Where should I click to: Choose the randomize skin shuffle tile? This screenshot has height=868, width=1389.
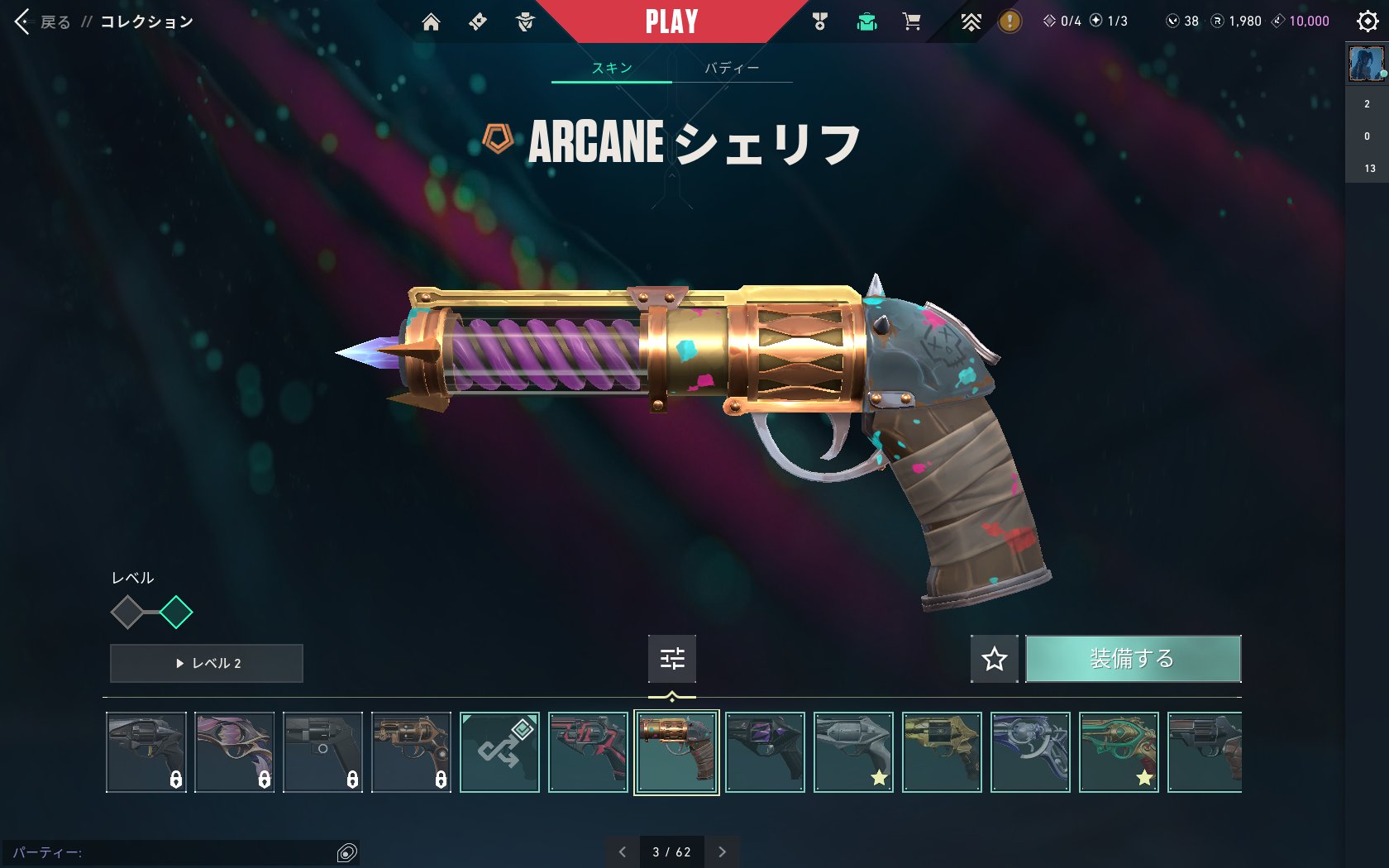[x=499, y=752]
